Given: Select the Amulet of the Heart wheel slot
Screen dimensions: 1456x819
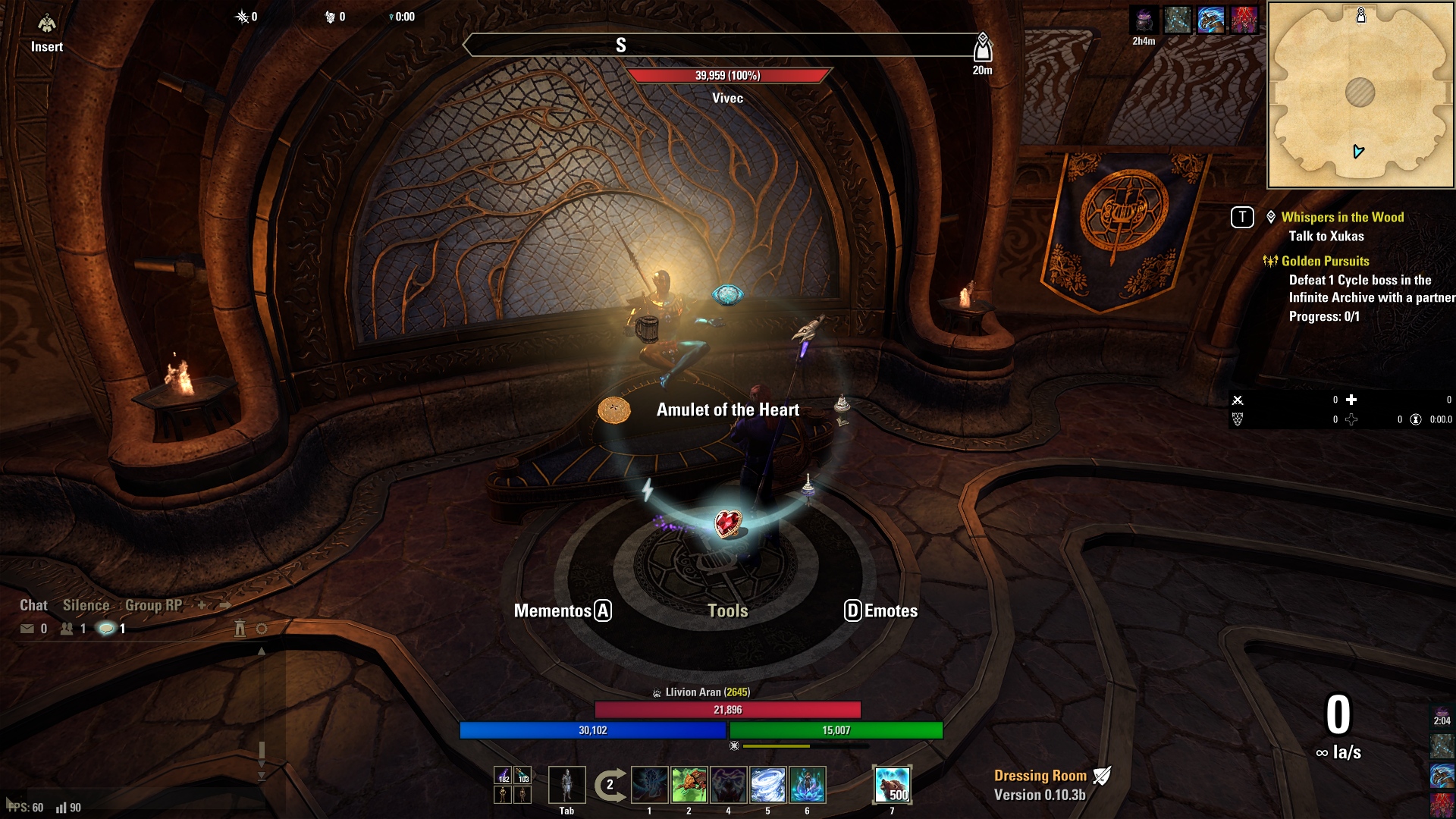Looking at the screenshot, I should point(728,523).
